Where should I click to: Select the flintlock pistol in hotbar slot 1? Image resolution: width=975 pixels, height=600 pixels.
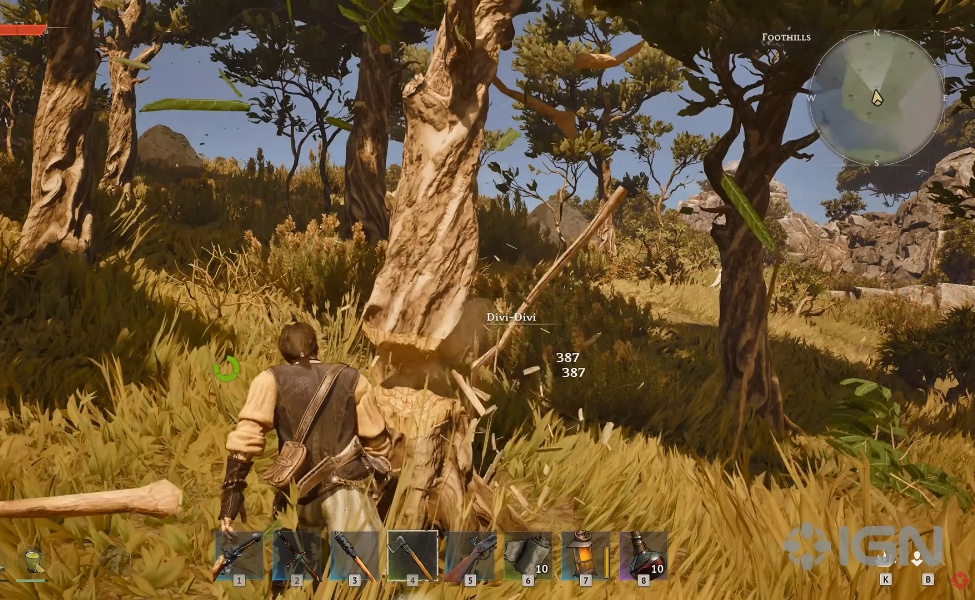(239, 556)
